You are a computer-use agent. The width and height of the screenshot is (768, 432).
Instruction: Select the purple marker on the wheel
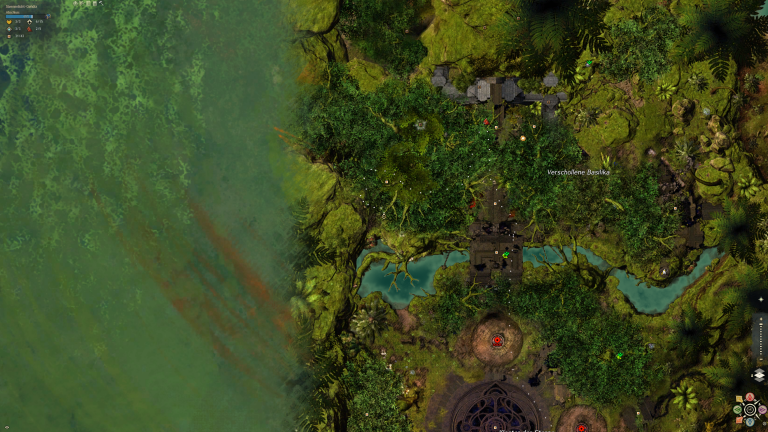[763, 409]
